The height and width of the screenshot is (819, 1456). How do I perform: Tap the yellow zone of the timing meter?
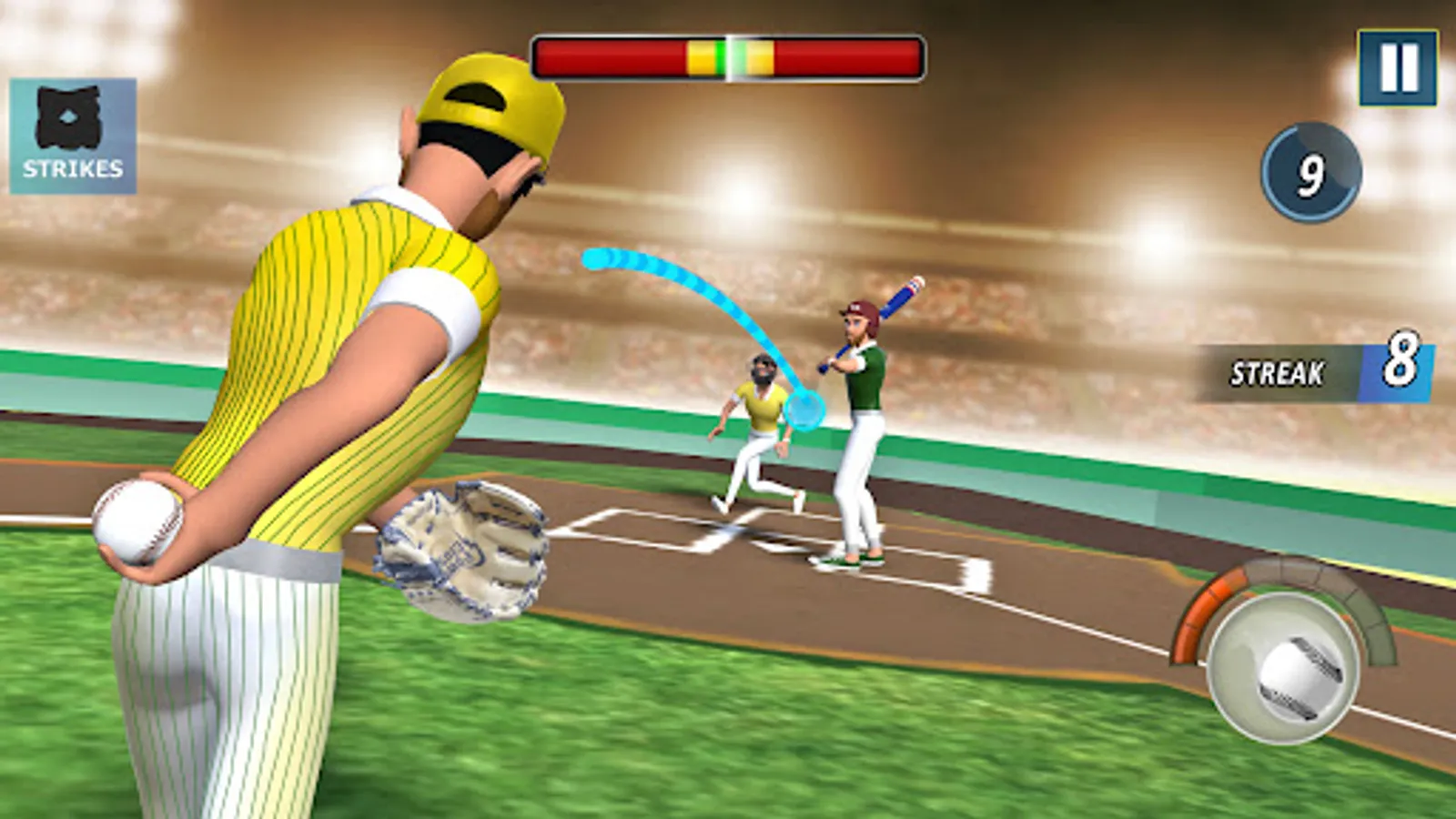(701, 56)
